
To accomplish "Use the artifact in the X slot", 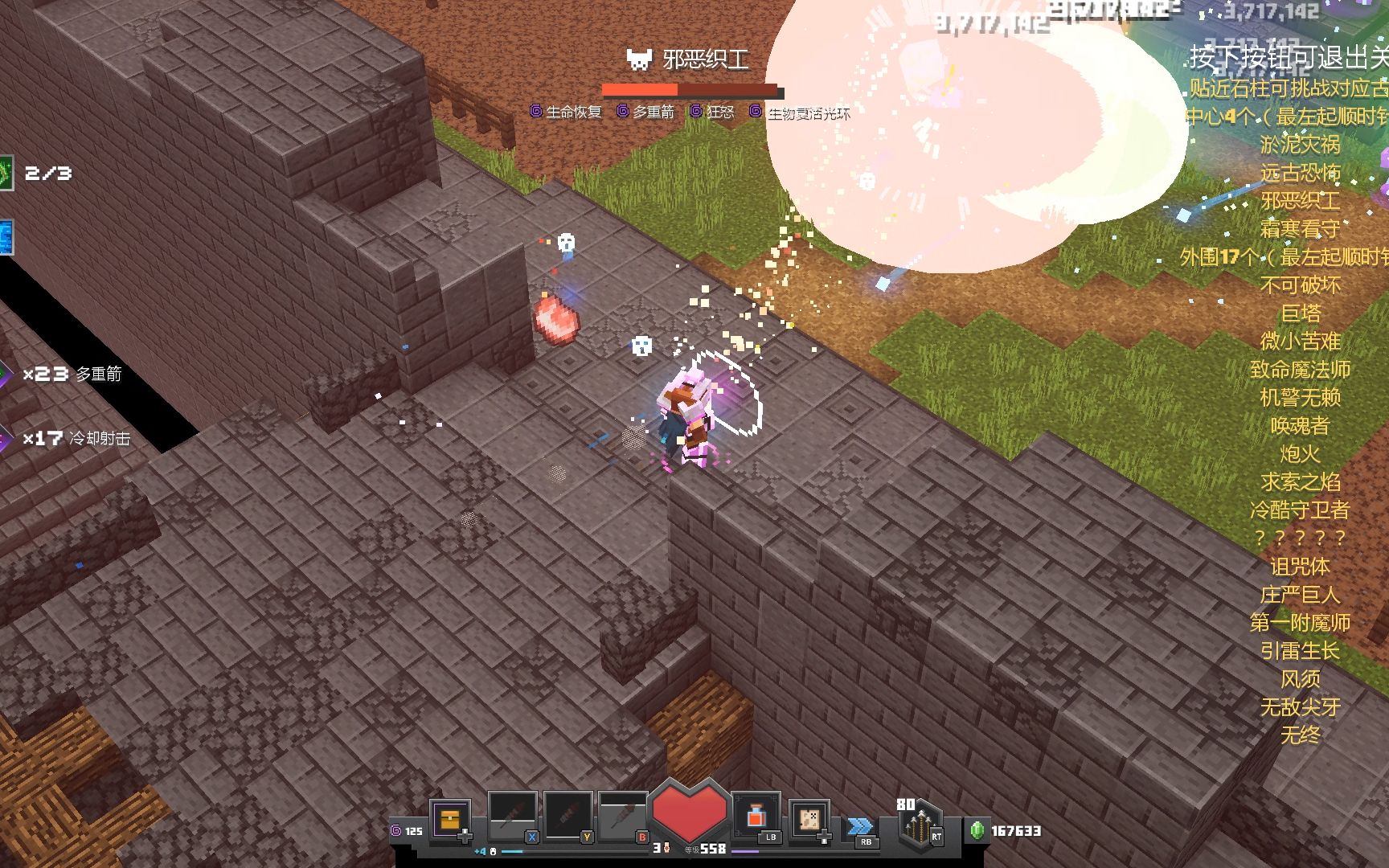I will [x=512, y=817].
